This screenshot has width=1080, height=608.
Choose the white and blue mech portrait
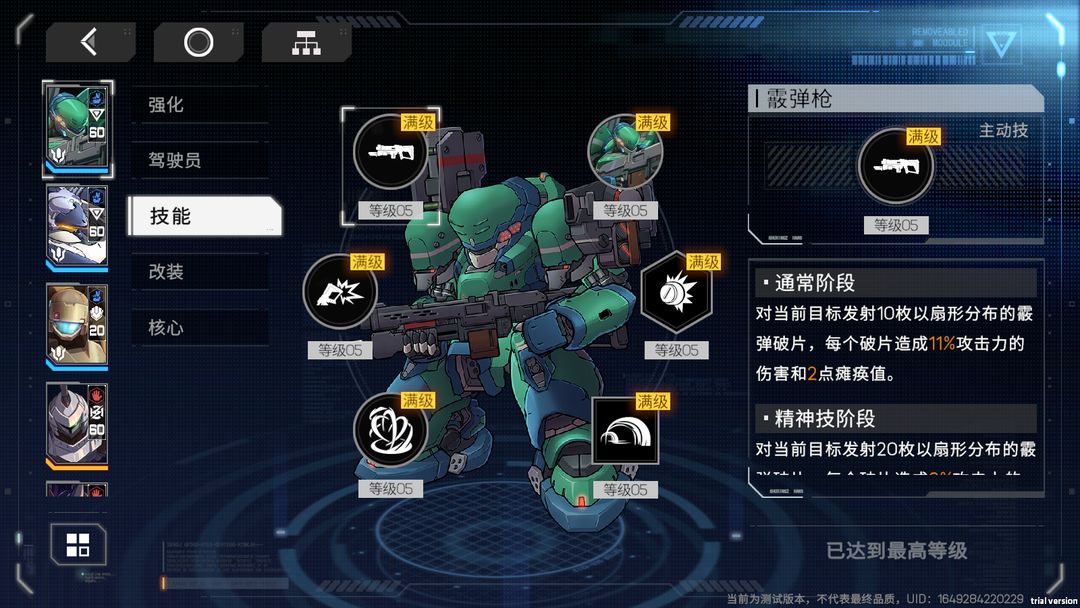(x=77, y=228)
